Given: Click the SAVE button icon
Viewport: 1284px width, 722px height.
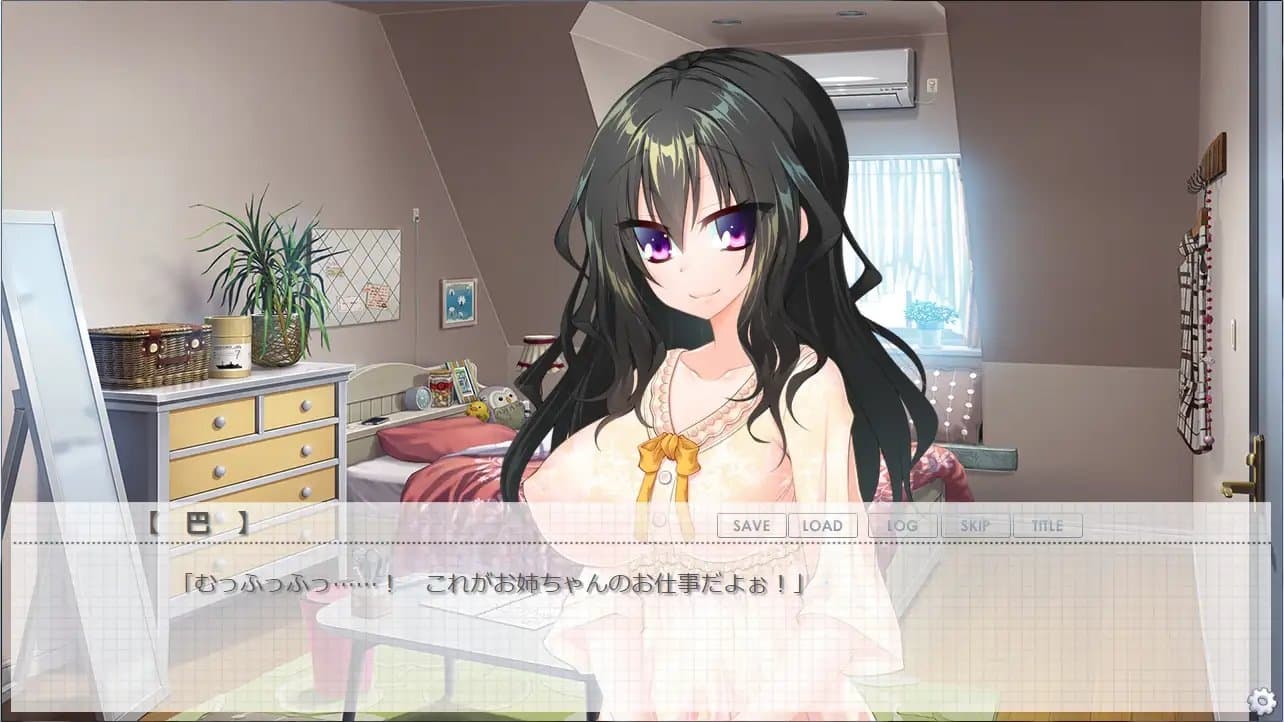Looking at the screenshot, I should pyautogui.click(x=750, y=525).
